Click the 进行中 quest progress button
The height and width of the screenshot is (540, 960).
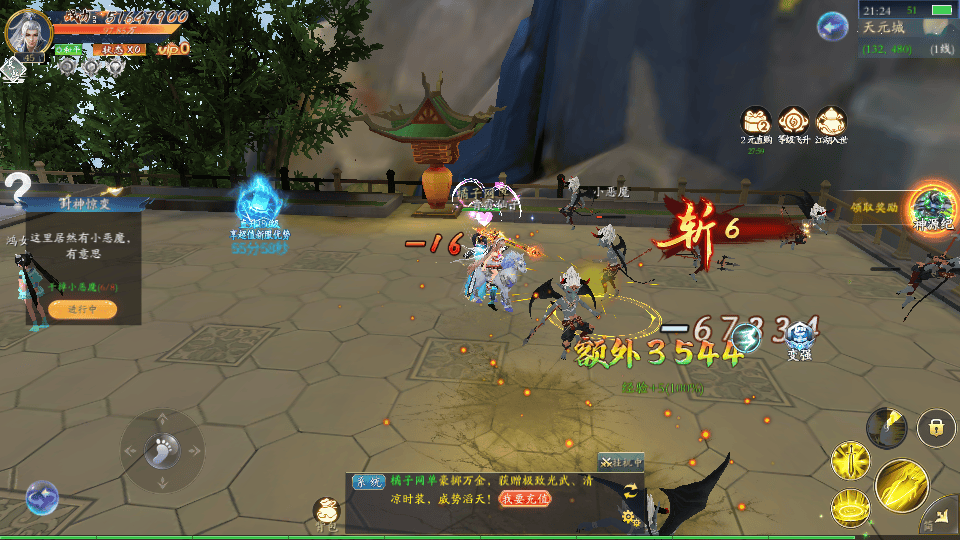coord(82,310)
